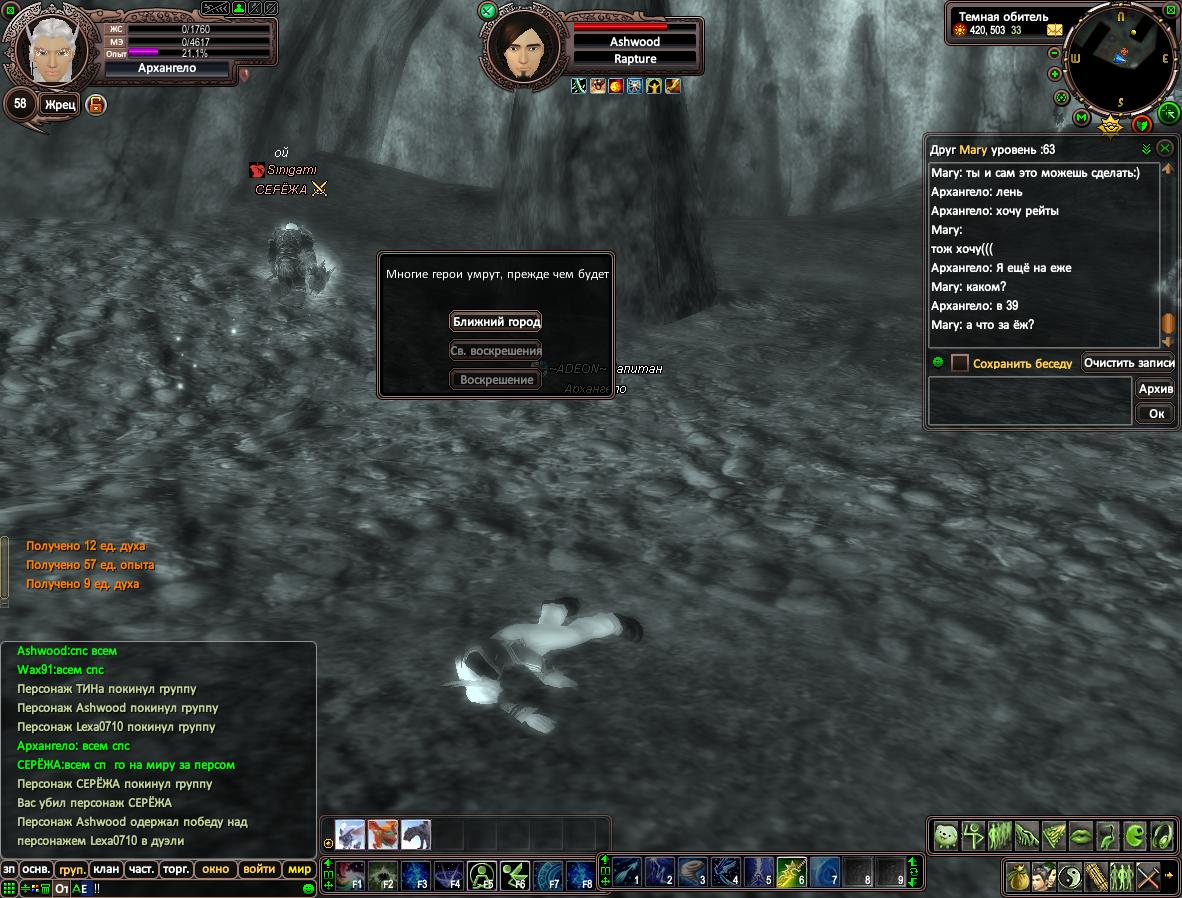Screen dimensions: 1182x898
Task: Open the Архив chat archive
Action: point(1155,389)
